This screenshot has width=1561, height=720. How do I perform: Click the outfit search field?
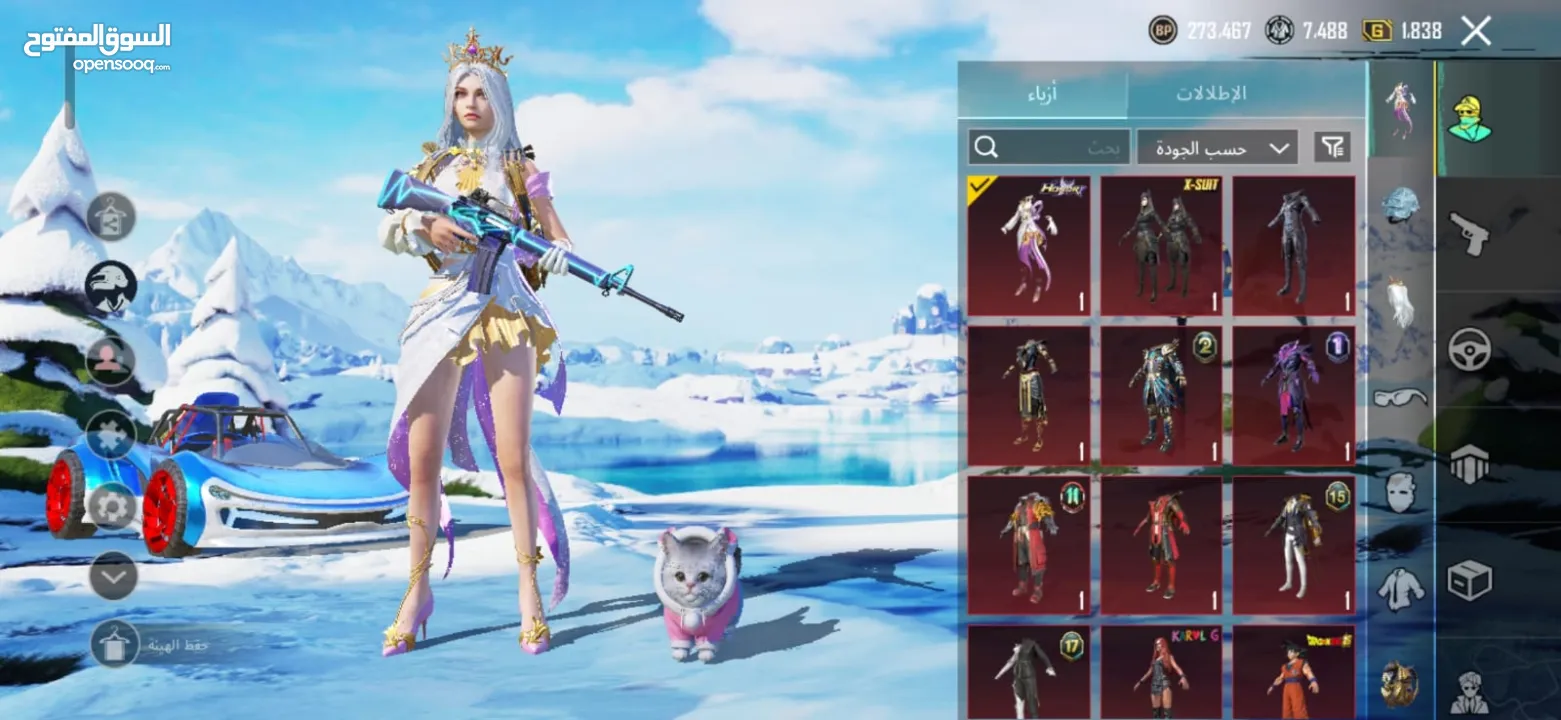[1049, 148]
